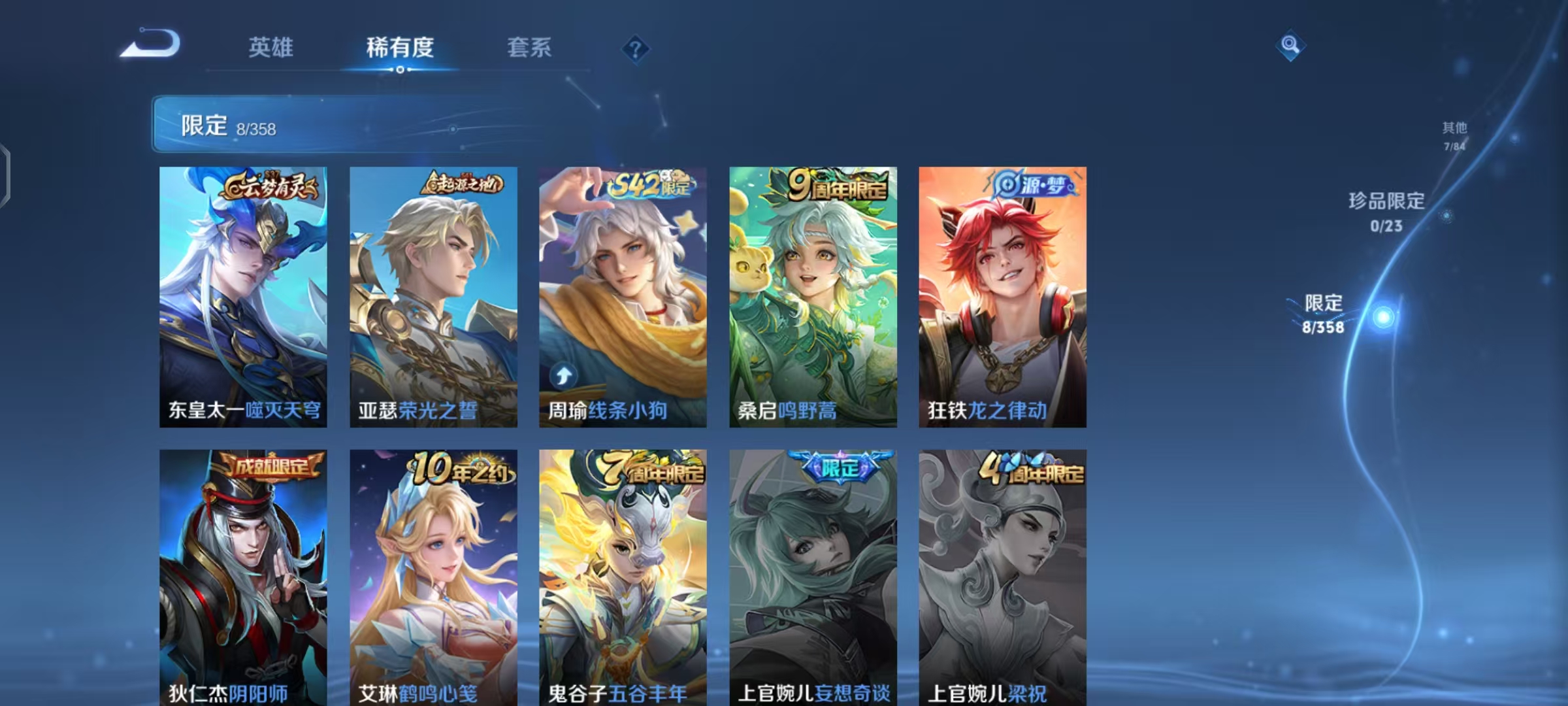Select the 其他 7/84 category on the right
This screenshot has height=706, width=1568.
pyautogui.click(x=1454, y=135)
